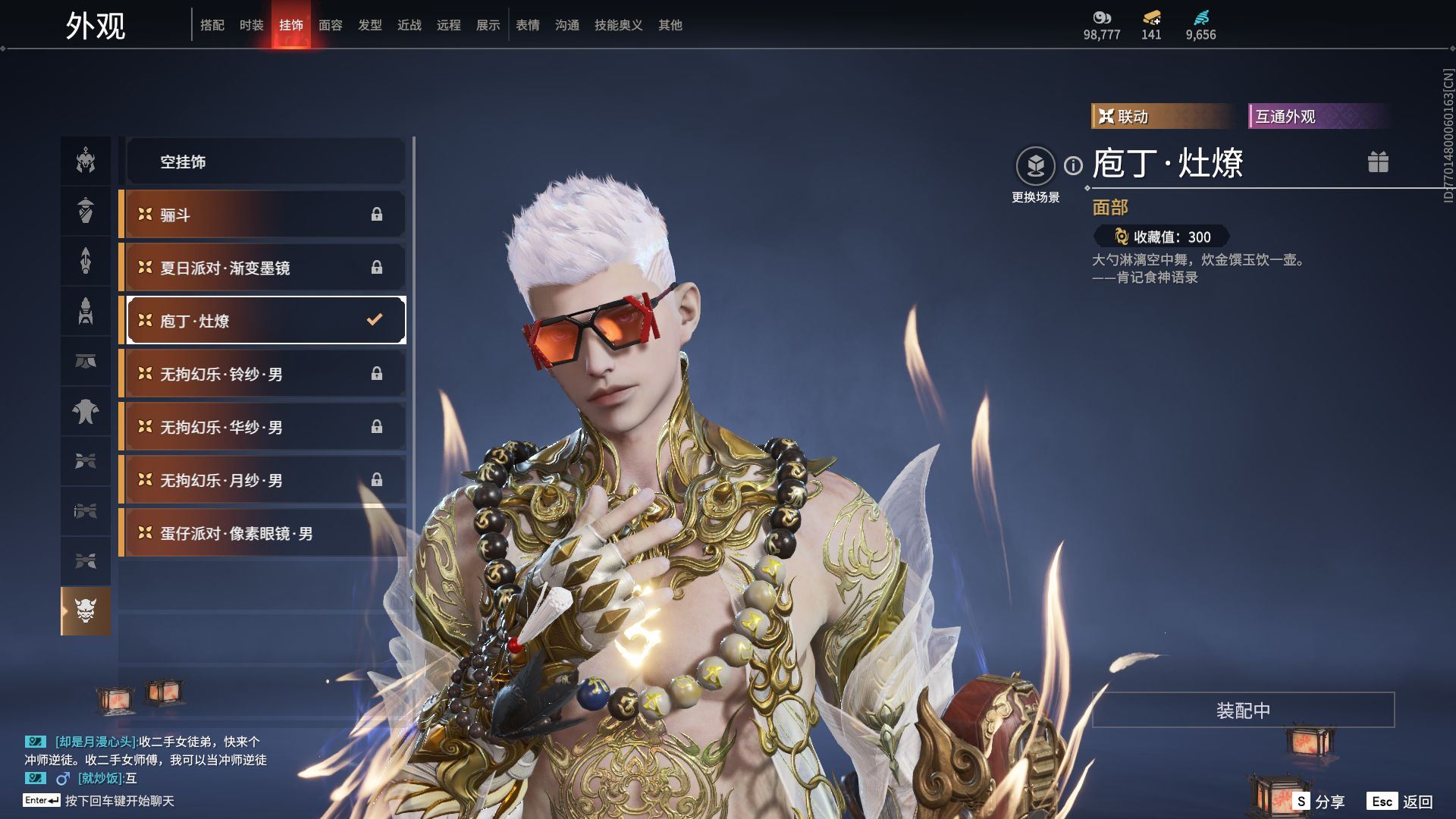Select the 庖丁·灶燎 accessory row
The height and width of the screenshot is (819, 1456).
click(265, 321)
